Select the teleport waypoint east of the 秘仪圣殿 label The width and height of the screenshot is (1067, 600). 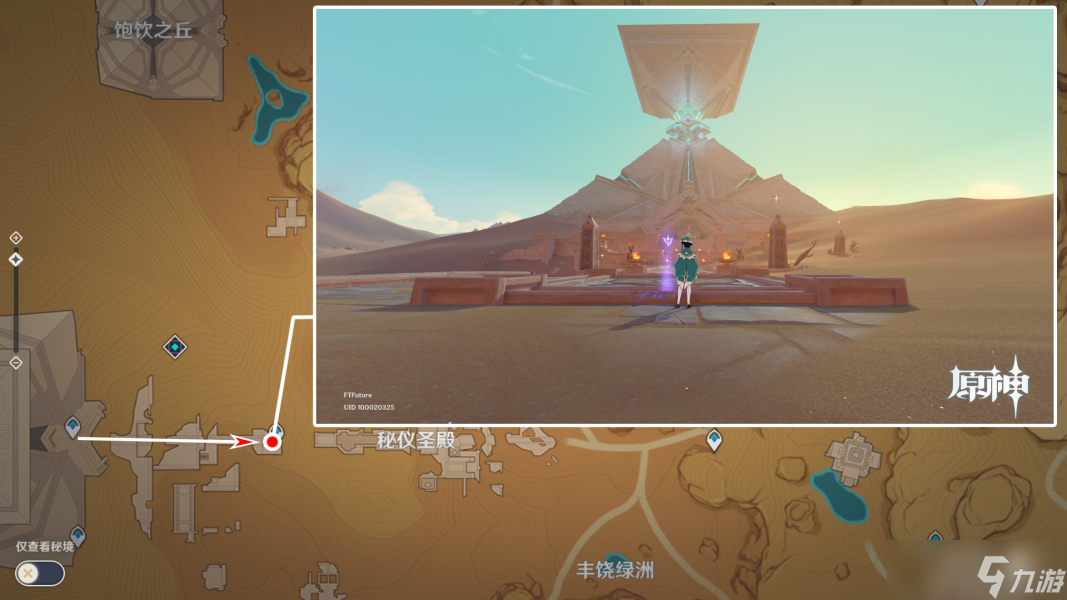(714, 439)
